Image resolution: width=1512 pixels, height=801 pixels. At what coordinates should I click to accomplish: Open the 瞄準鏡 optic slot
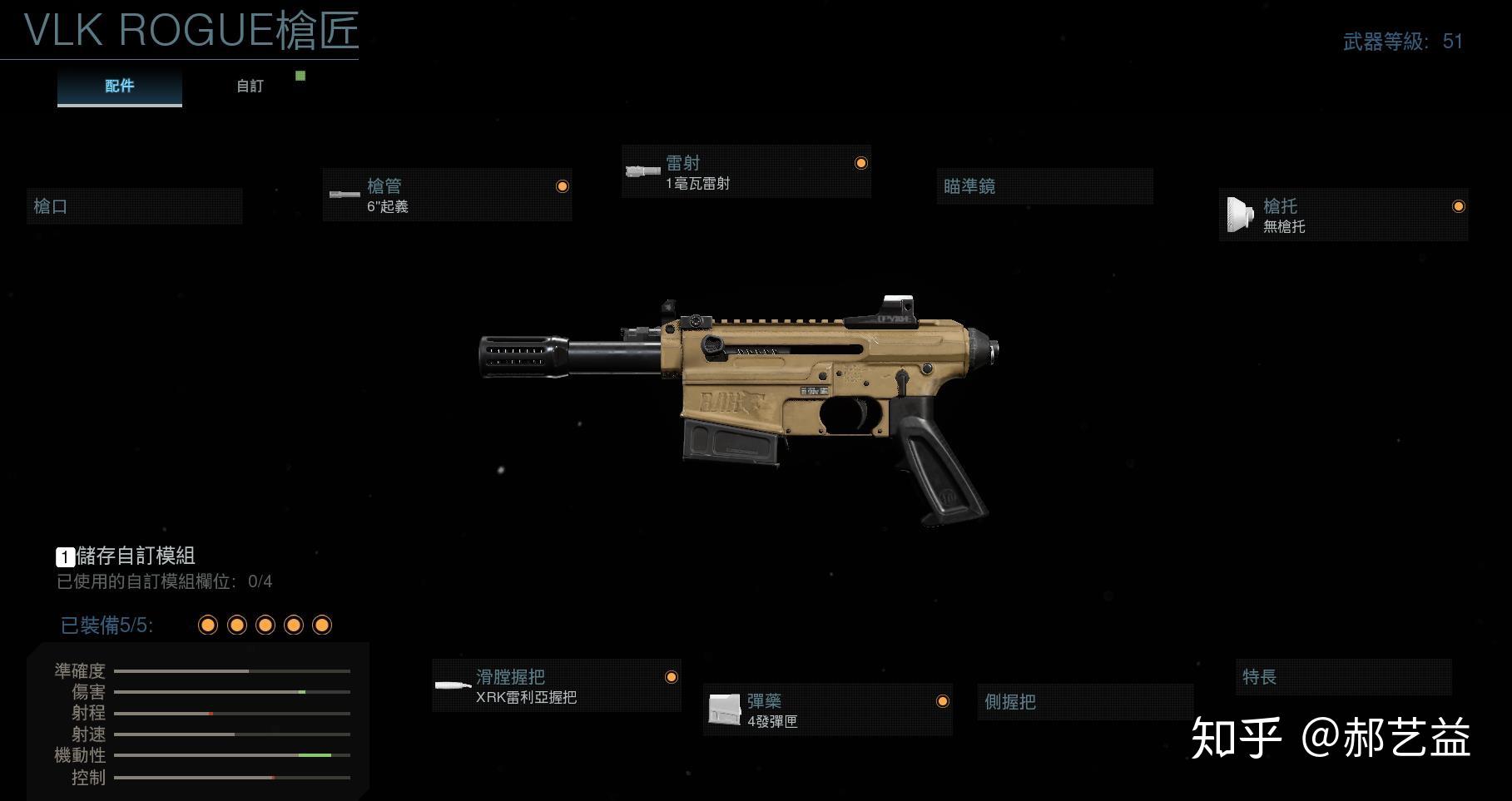point(1044,186)
